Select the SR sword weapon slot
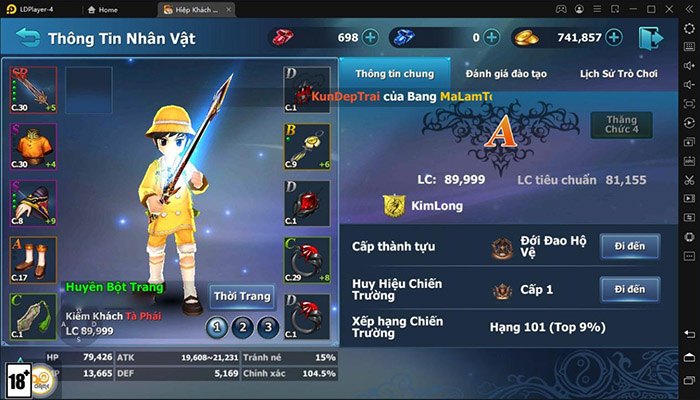 pyautogui.click(x=33, y=90)
